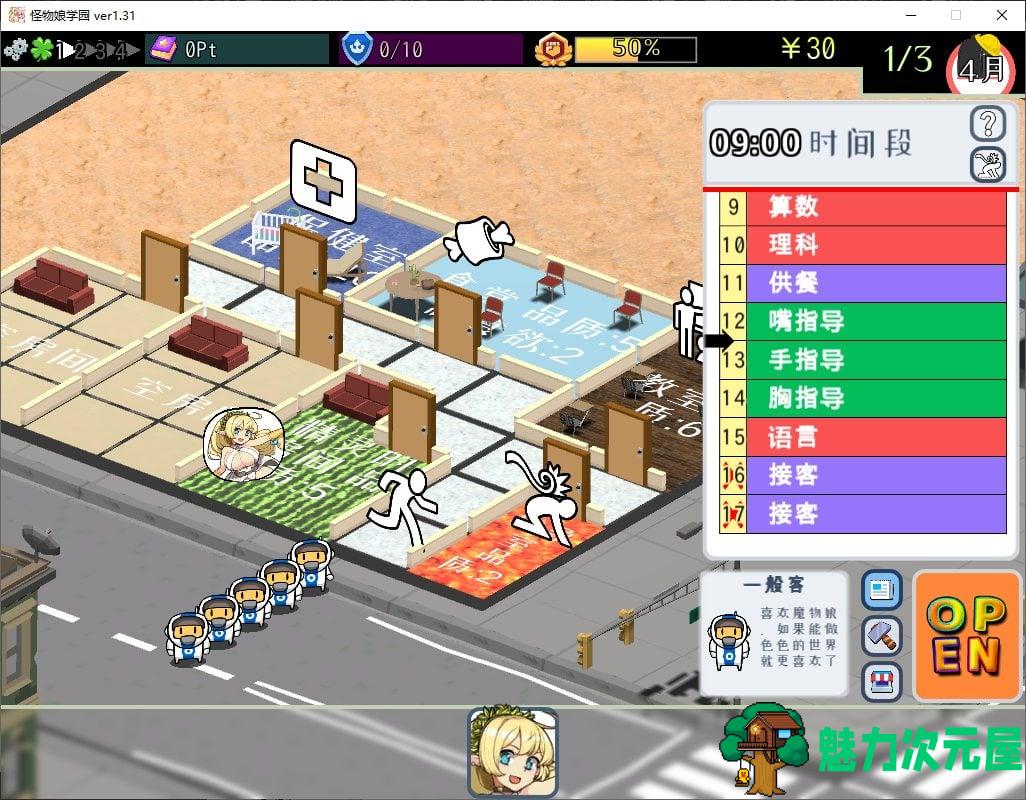Open the 一般客 customer info card
1026x800 pixels.
click(774, 634)
